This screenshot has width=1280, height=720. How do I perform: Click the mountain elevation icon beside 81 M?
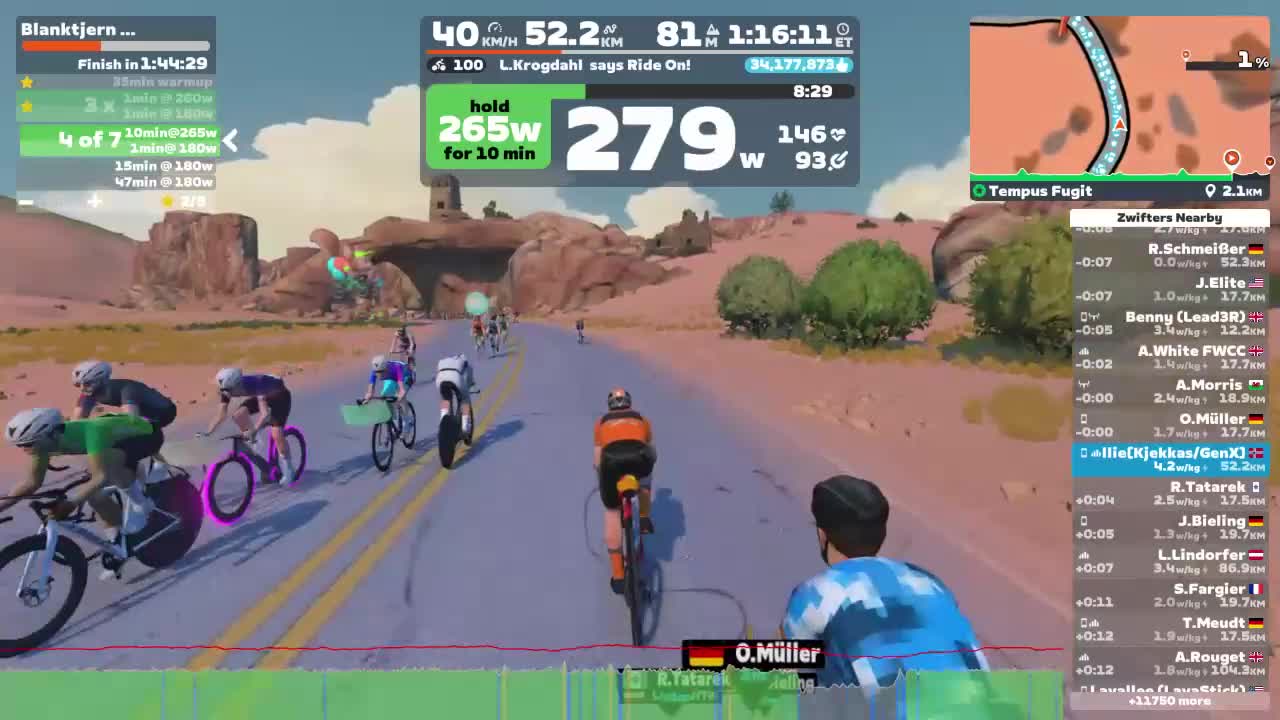click(x=712, y=29)
